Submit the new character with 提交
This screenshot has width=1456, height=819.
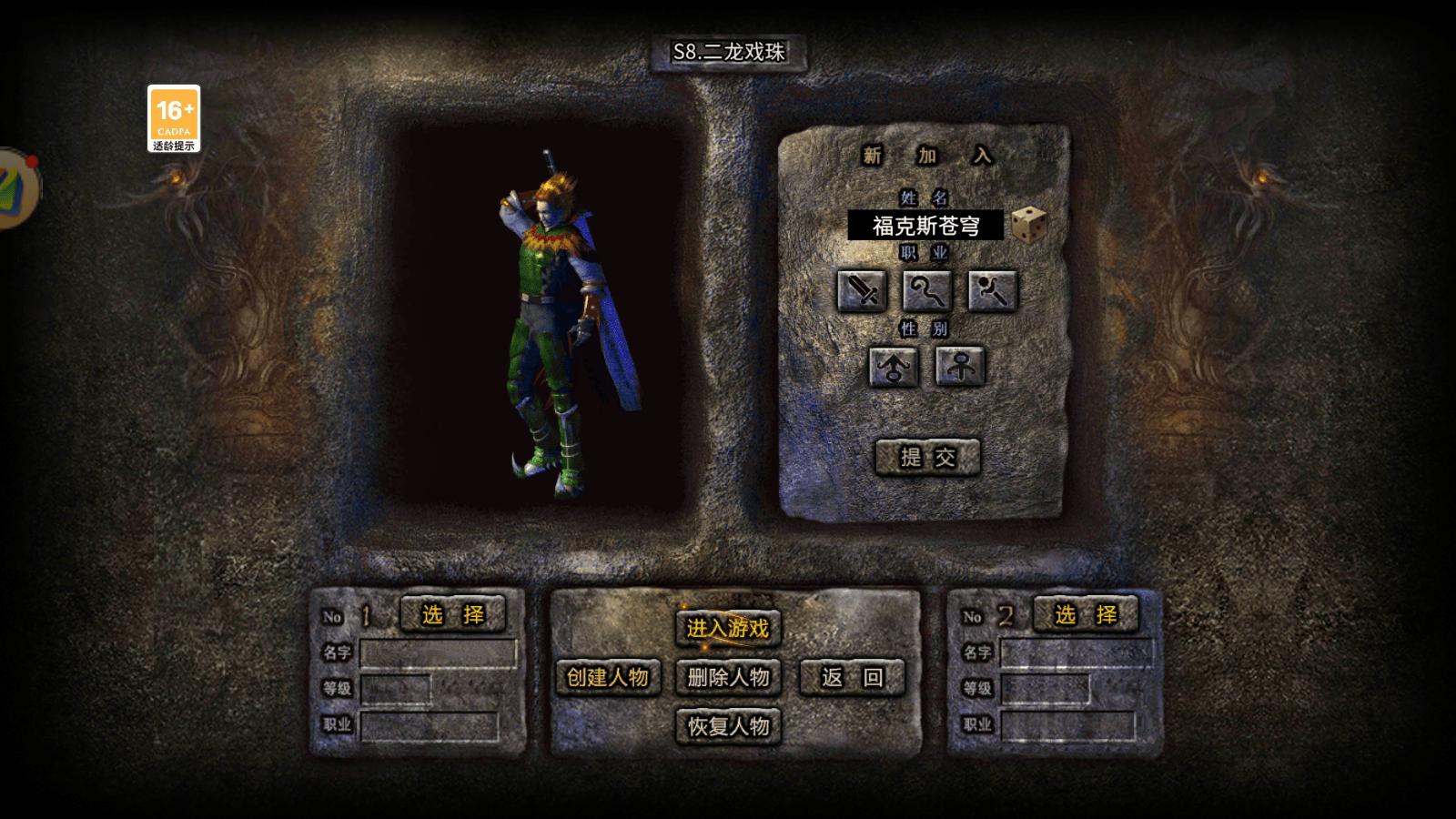(x=927, y=457)
